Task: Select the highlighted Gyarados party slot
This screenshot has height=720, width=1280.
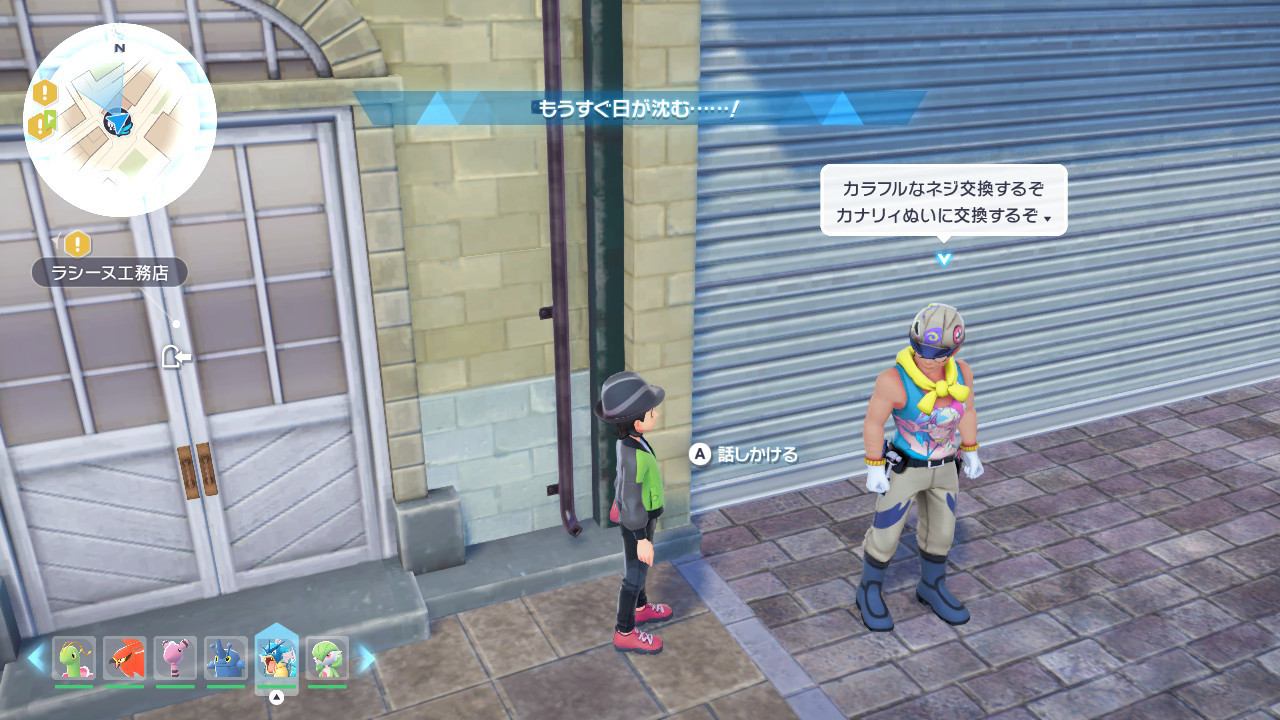Action: coord(277,657)
